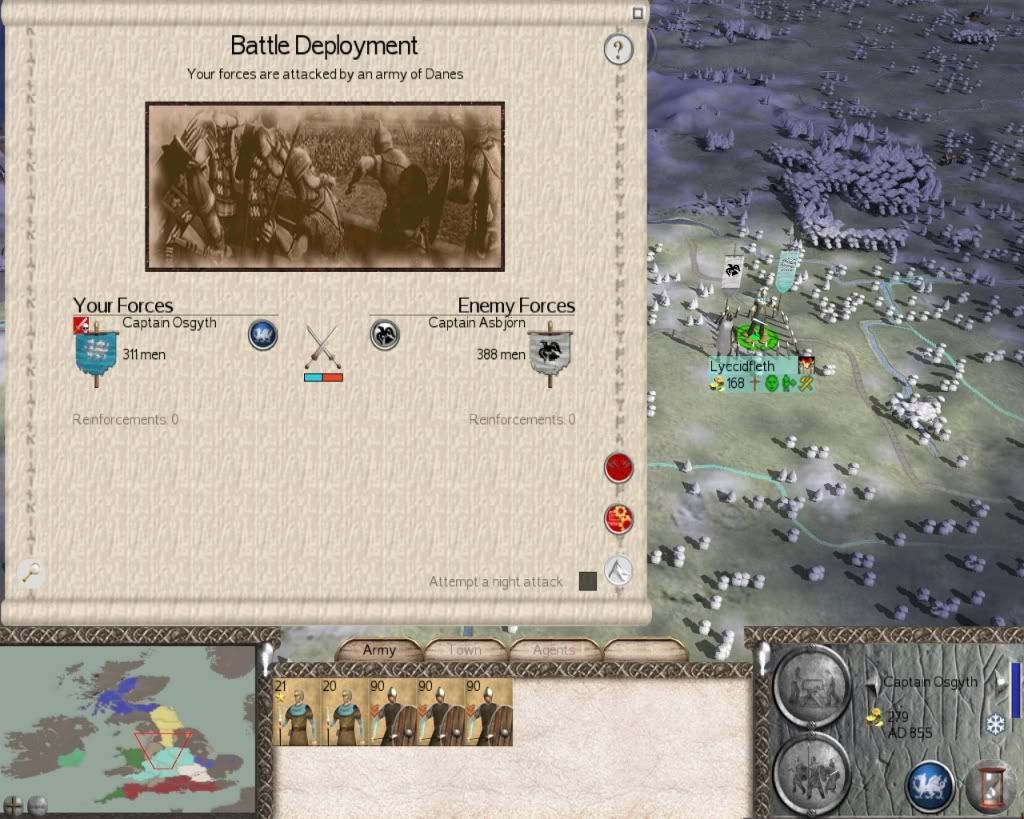
Task: Switch to the Town tab
Action: [x=465, y=650]
